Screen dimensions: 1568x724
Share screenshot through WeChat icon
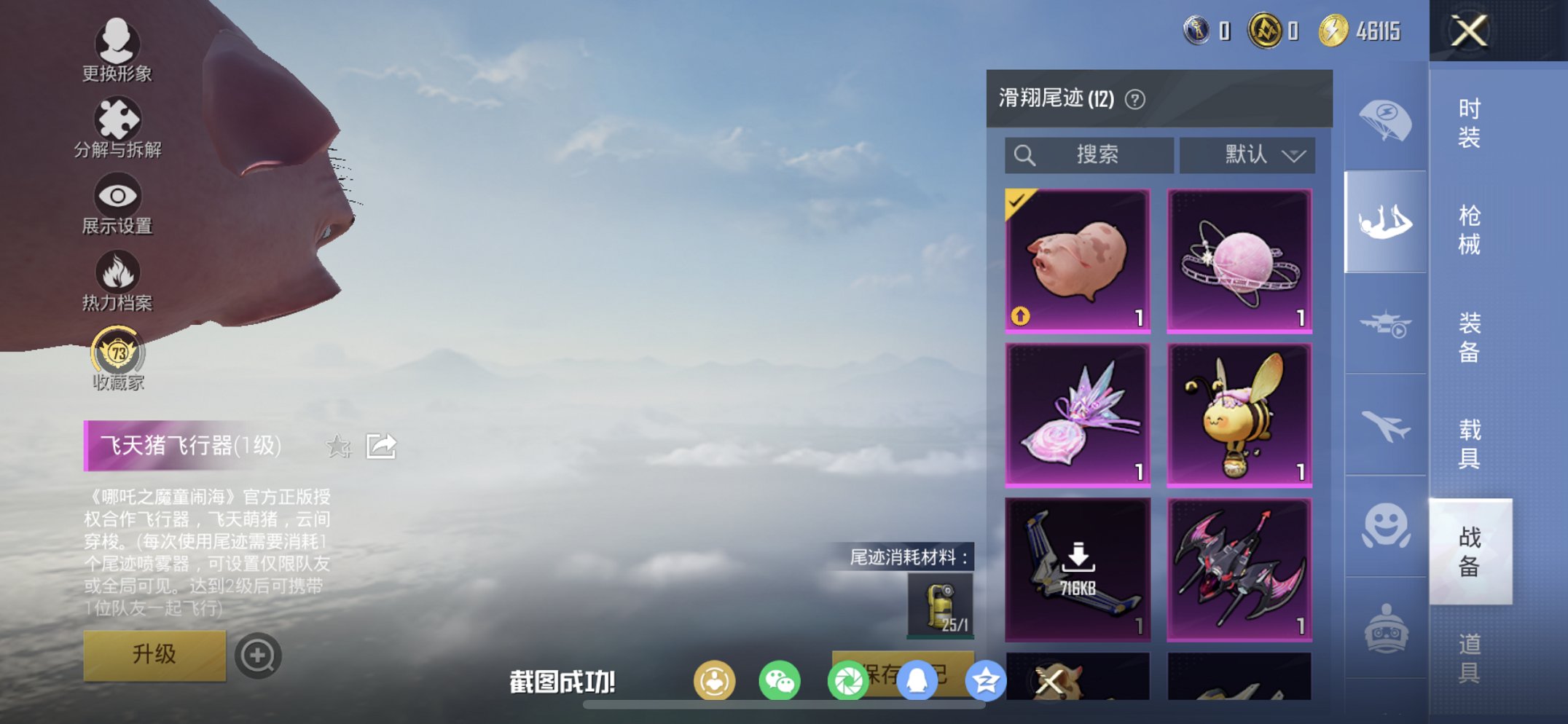[x=780, y=680]
